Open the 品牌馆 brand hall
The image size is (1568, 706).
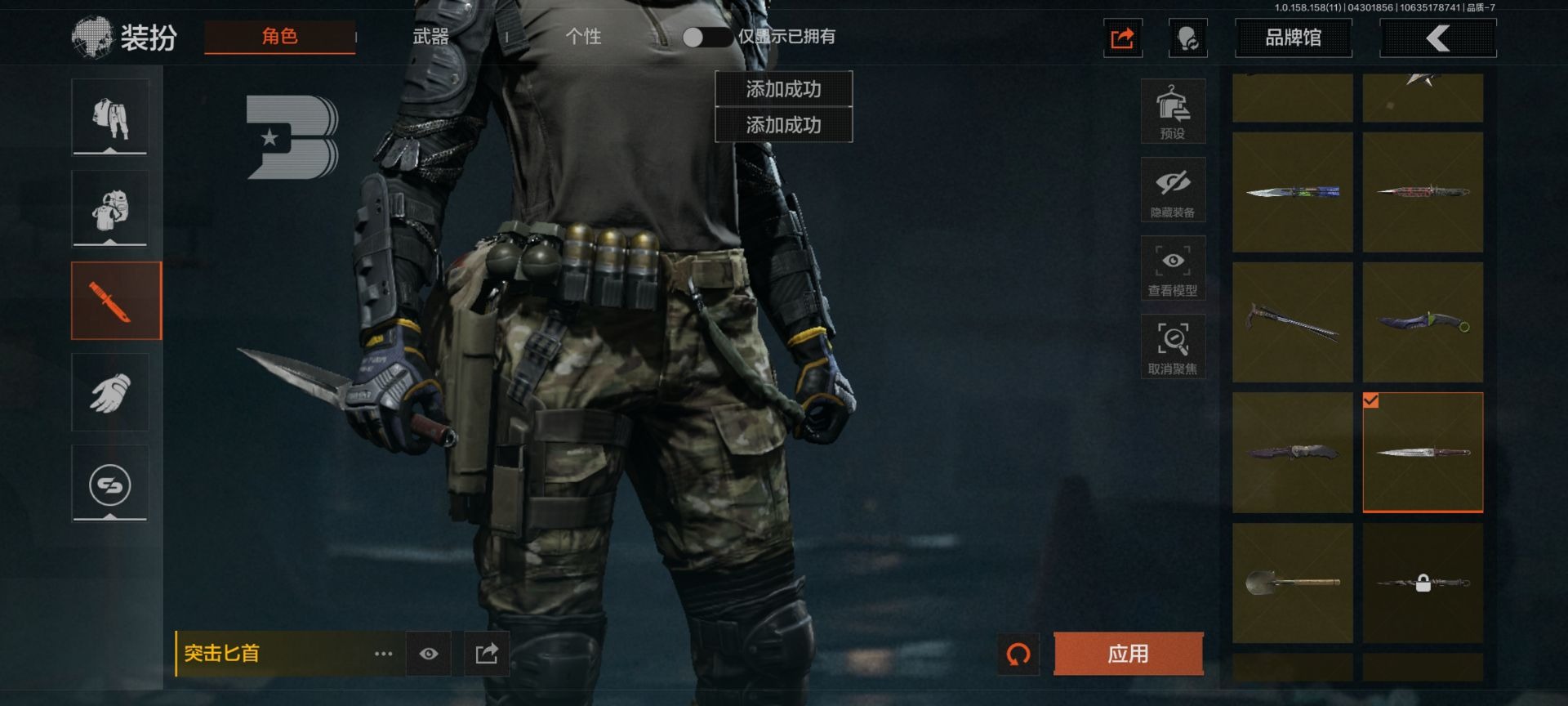pyautogui.click(x=1293, y=38)
